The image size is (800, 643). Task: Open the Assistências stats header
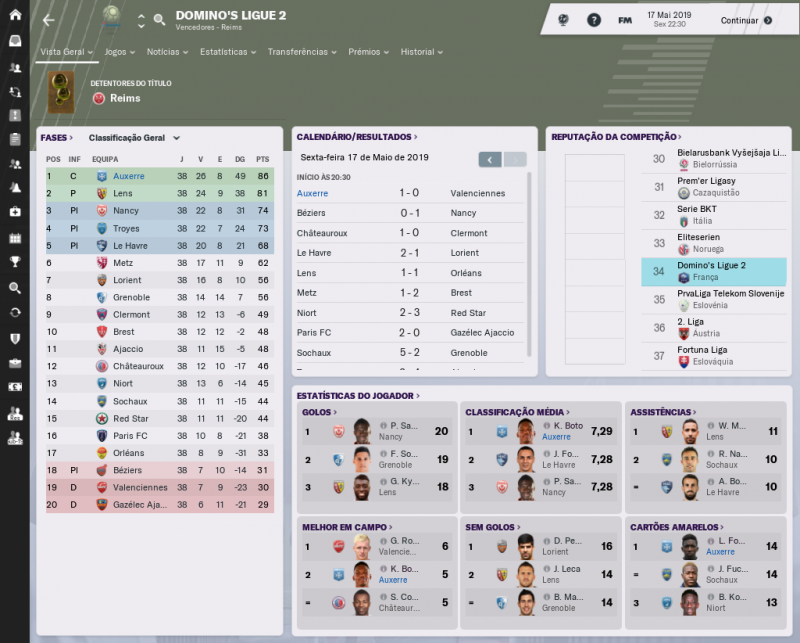(661, 412)
